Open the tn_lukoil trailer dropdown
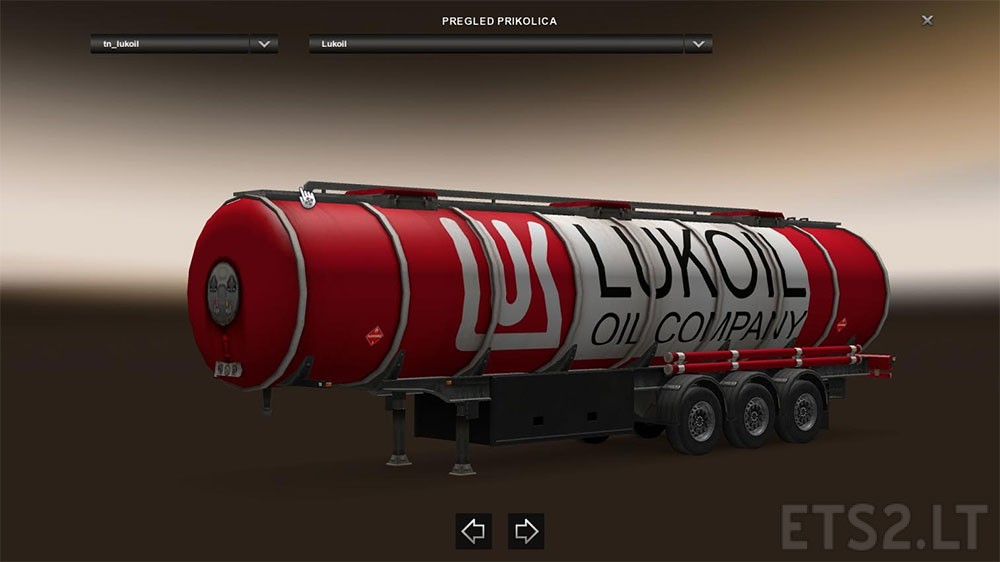The width and height of the screenshot is (1000, 562). (x=264, y=44)
